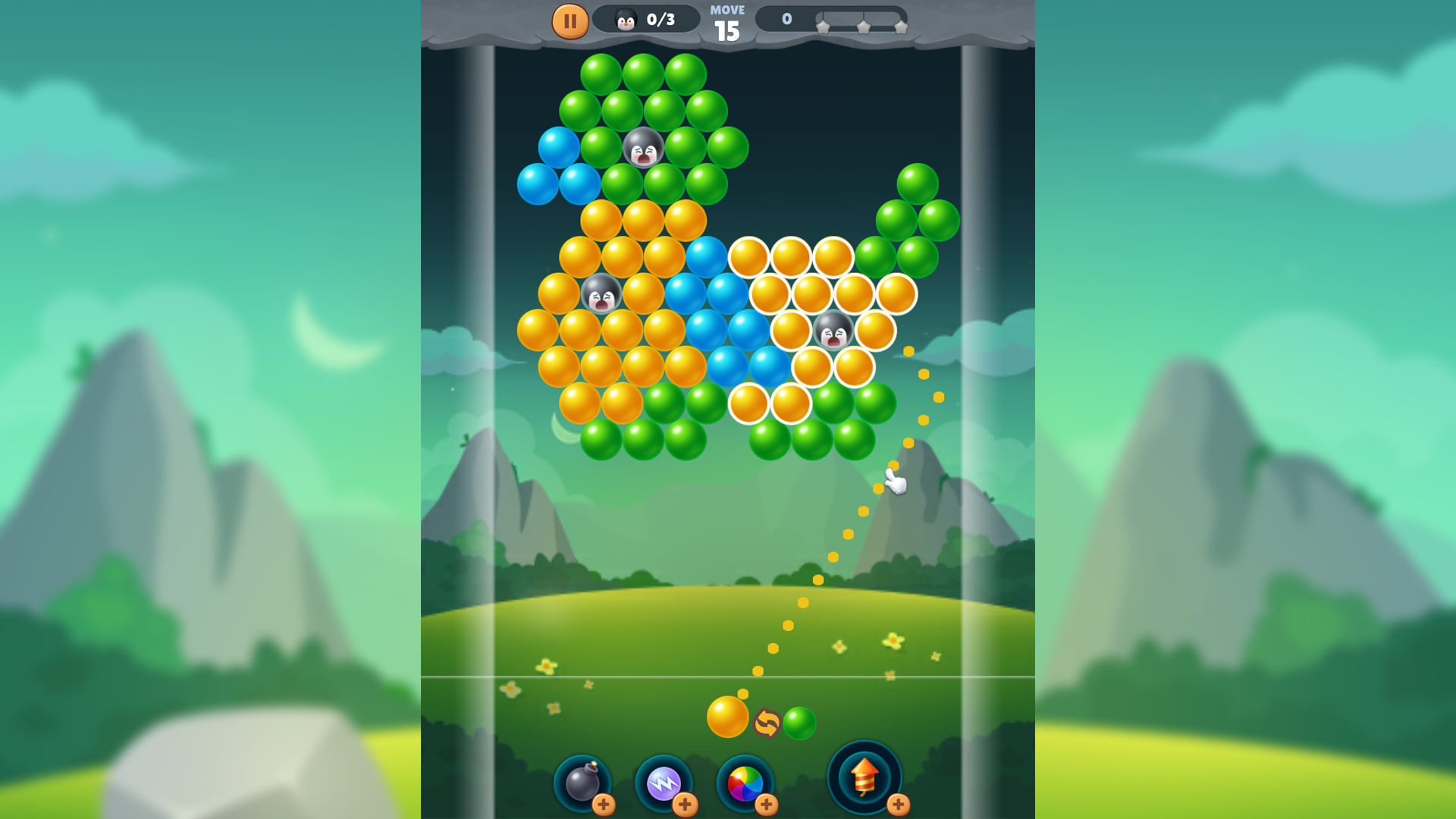Pause the game
Viewport: 1456px width, 819px height.
[x=571, y=20]
